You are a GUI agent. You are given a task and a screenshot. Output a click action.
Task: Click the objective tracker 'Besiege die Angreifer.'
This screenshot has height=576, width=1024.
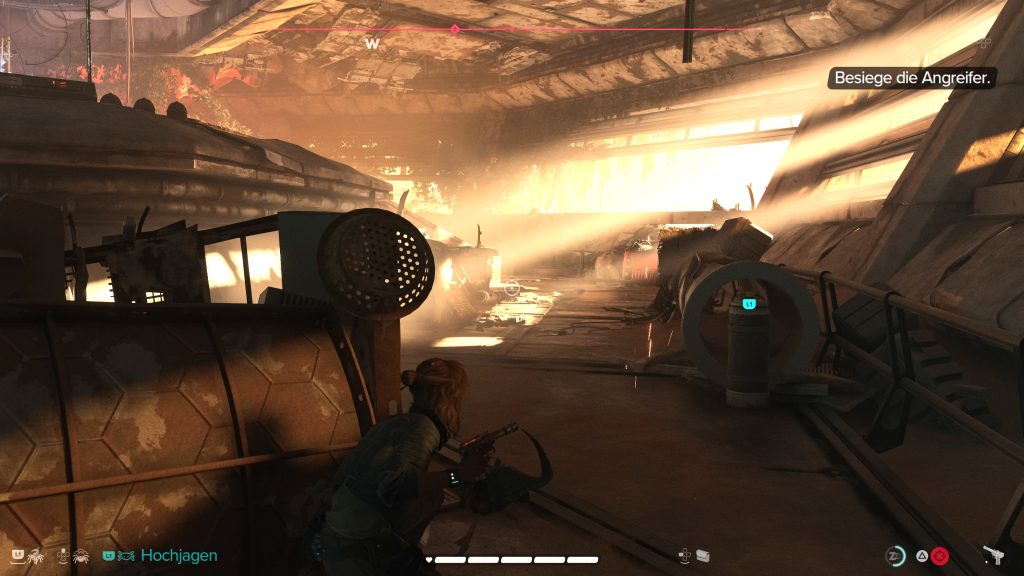click(911, 77)
